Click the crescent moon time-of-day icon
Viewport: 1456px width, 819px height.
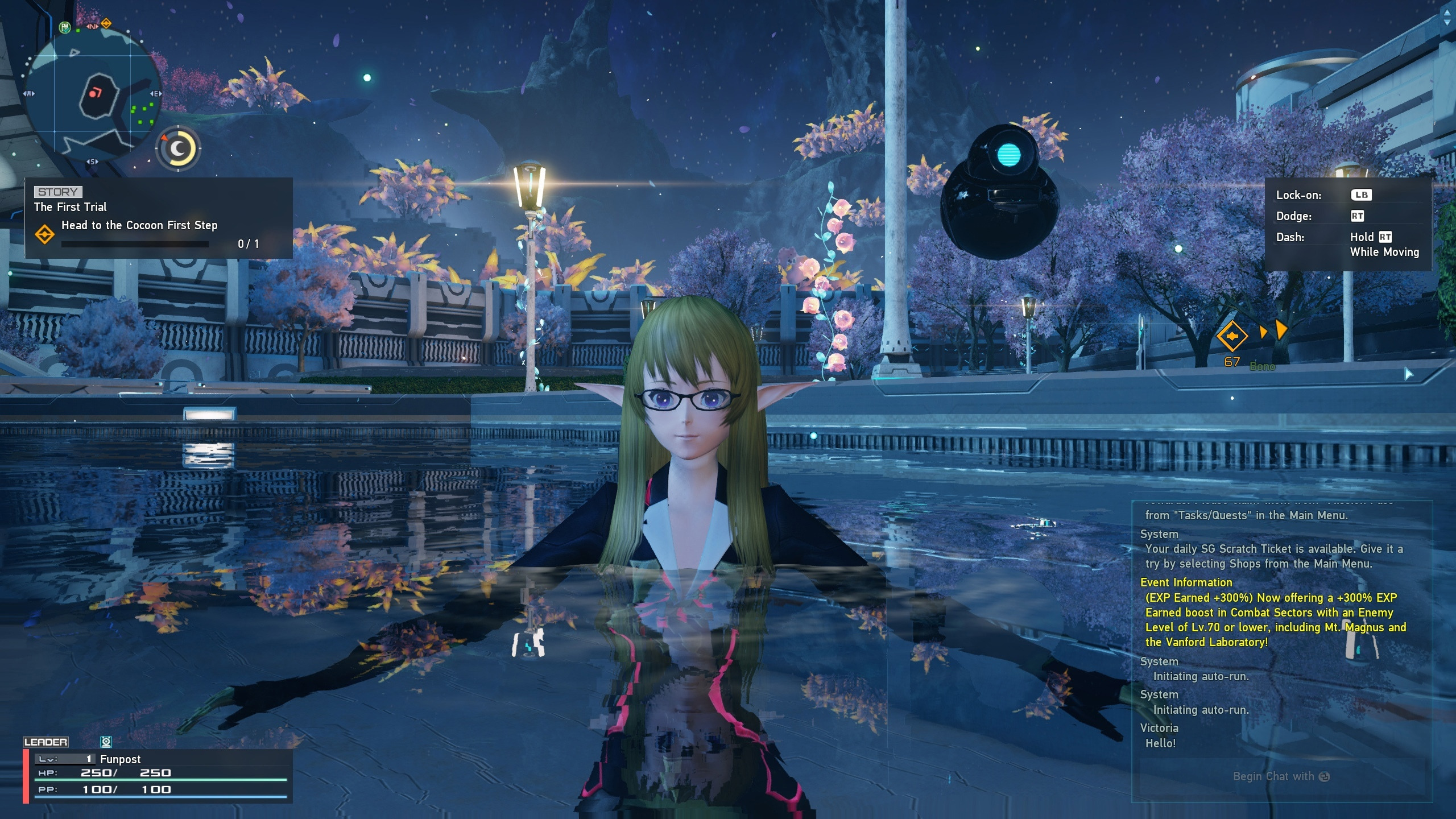point(178,148)
